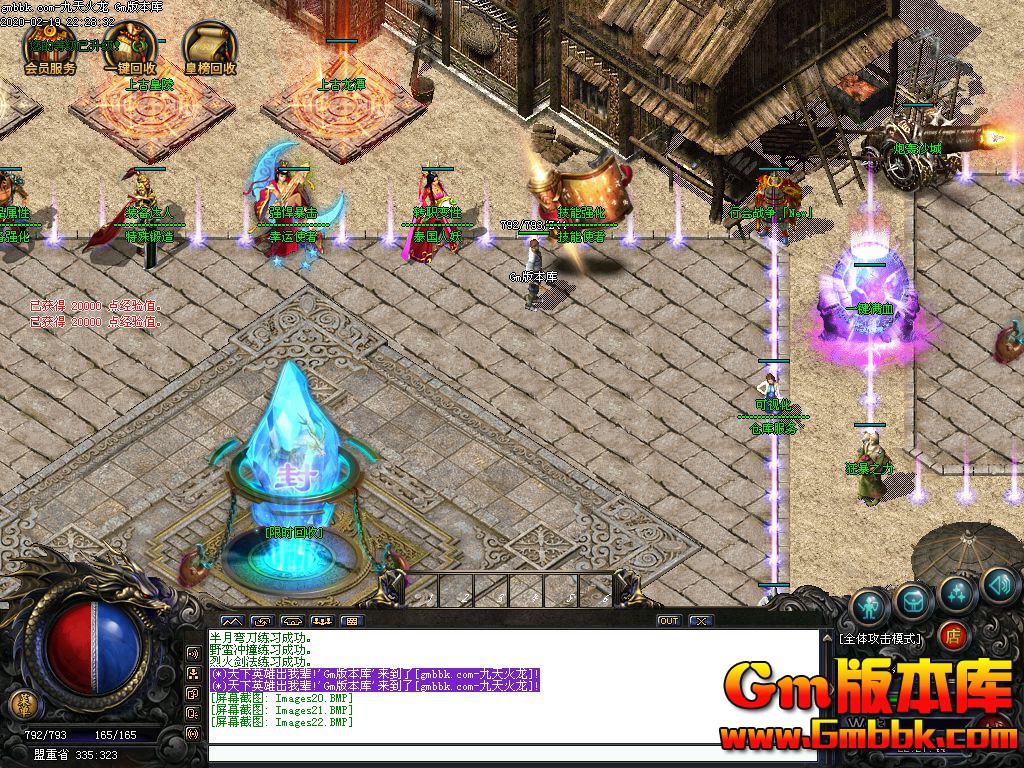The height and width of the screenshot is (768, 1024).
Task: Click the group members button above chat
Action: (321, 621)
